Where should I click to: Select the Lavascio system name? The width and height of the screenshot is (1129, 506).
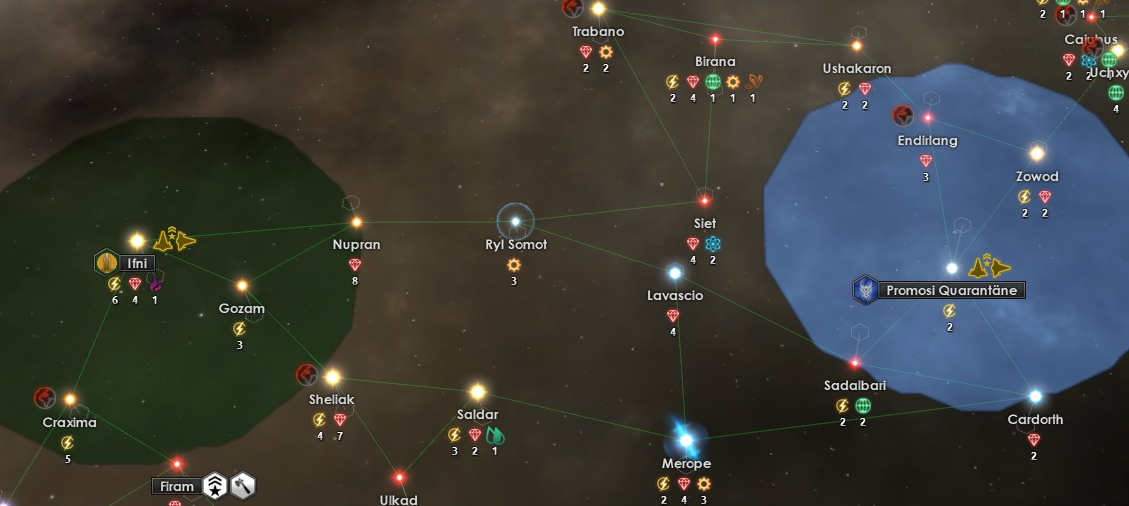tap(675, 296)
